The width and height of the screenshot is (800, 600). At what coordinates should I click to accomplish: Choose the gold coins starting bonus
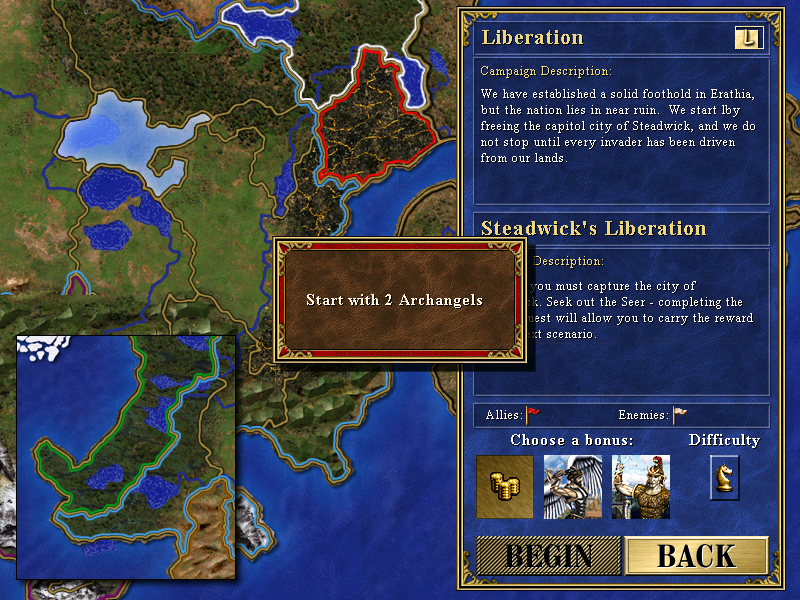(x=505, y=487)
